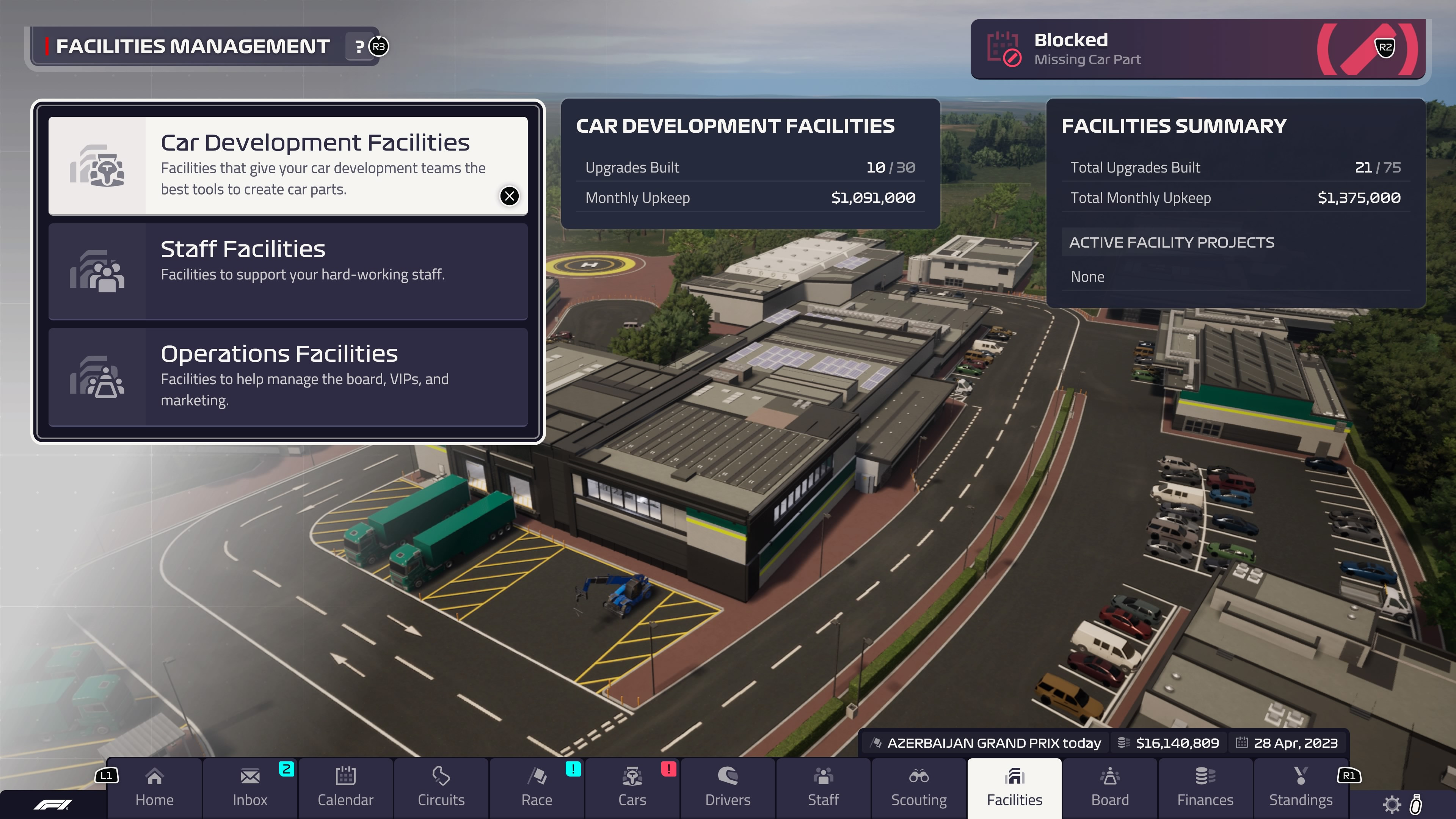Select Car Development Facilities entry
This screenshot has height=819, width=1456.
288,166
